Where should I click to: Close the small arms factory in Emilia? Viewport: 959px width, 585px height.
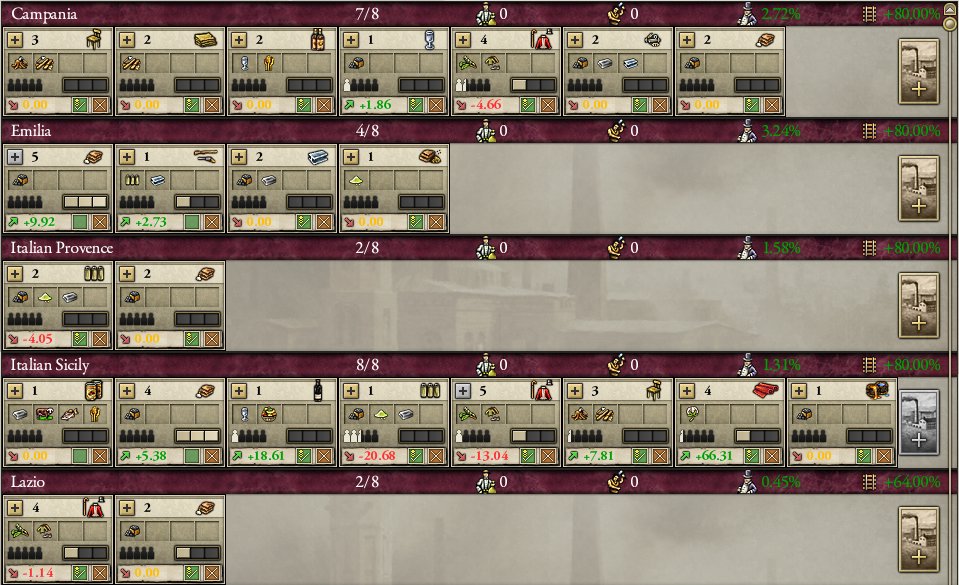(212, 221)
